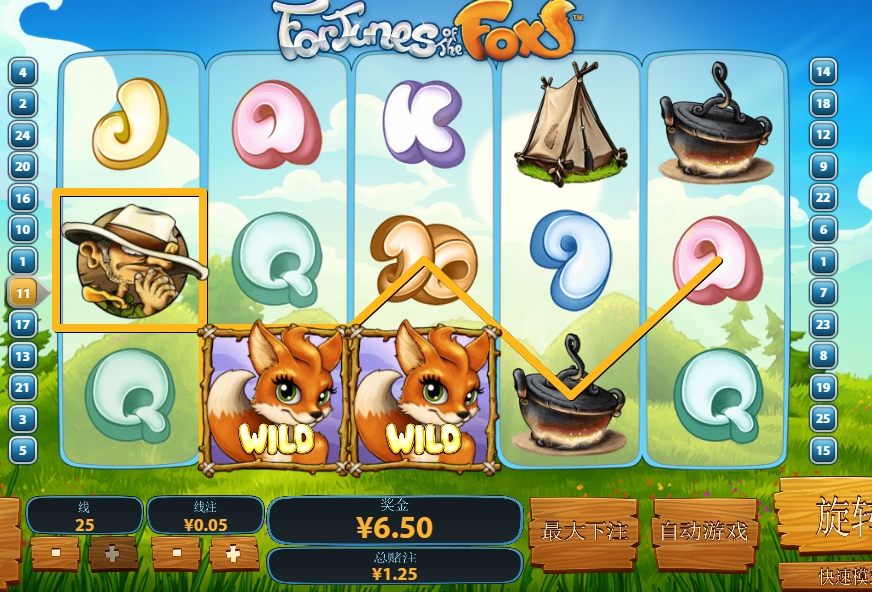Image resolution: width=872 pixels, height=592 pixels.
Task: Choose payline 21 indicator
Action: tap(23, 387)
